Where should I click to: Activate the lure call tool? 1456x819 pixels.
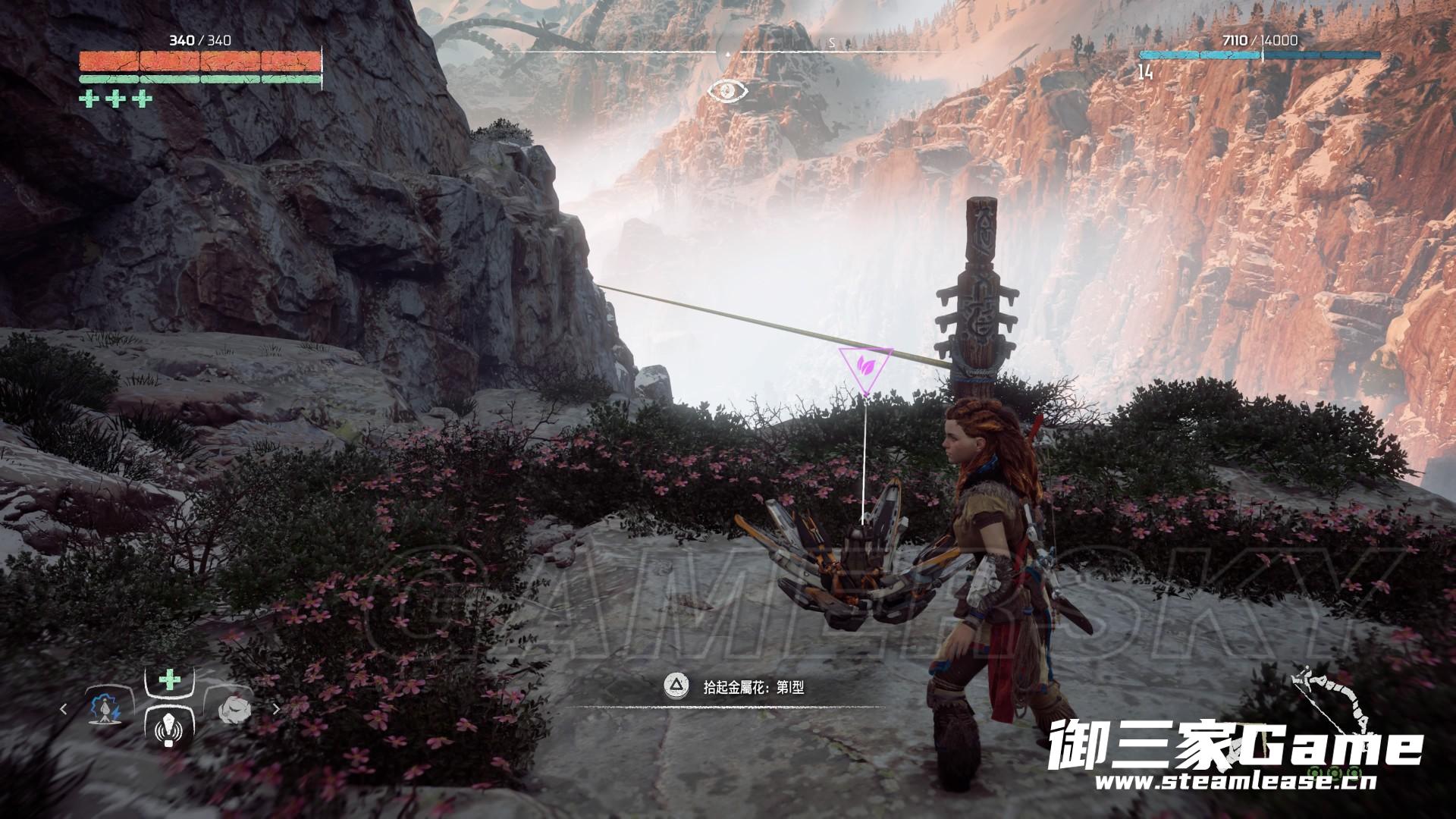click(x=168, y=731)
